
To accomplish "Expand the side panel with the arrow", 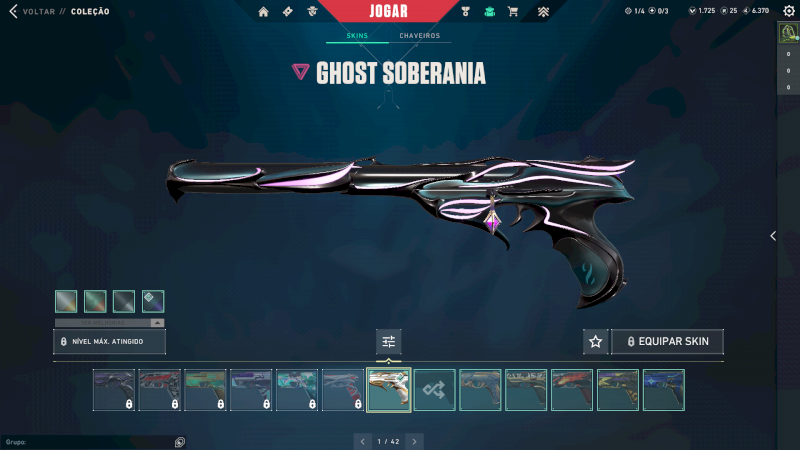I will (772, 236).
